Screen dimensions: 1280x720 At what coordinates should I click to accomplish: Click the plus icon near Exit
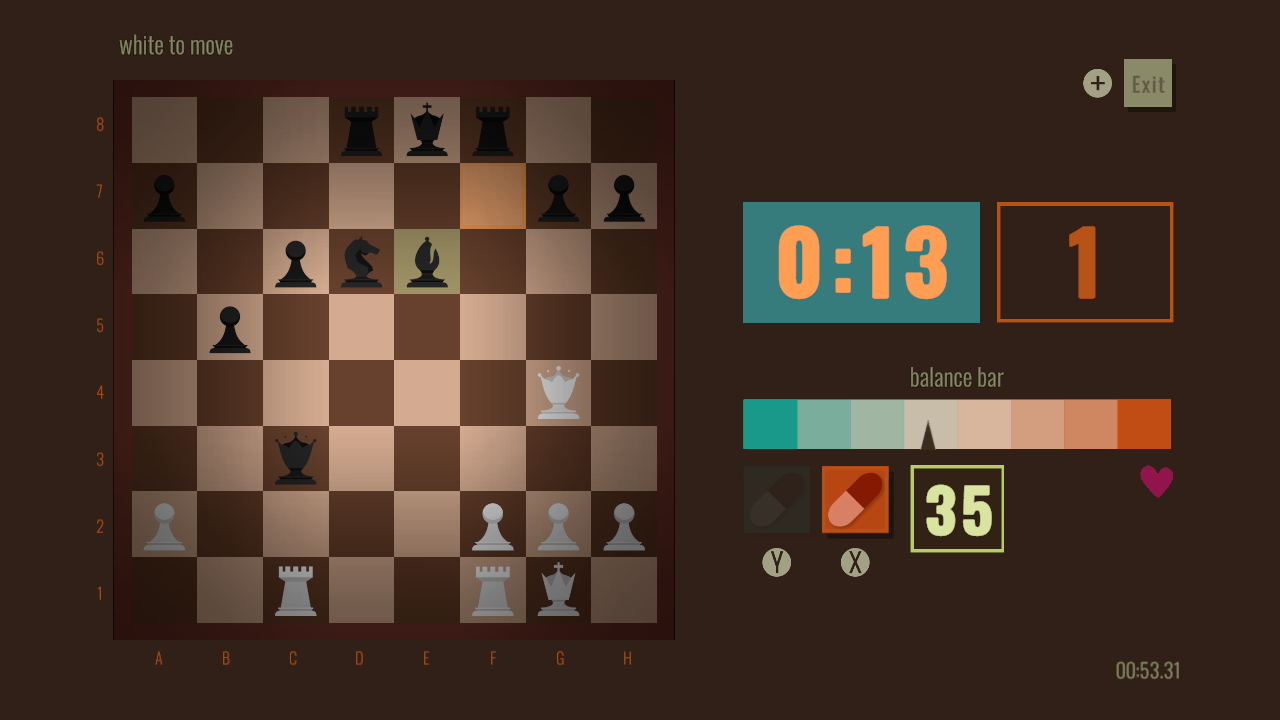pos(1097,83)
